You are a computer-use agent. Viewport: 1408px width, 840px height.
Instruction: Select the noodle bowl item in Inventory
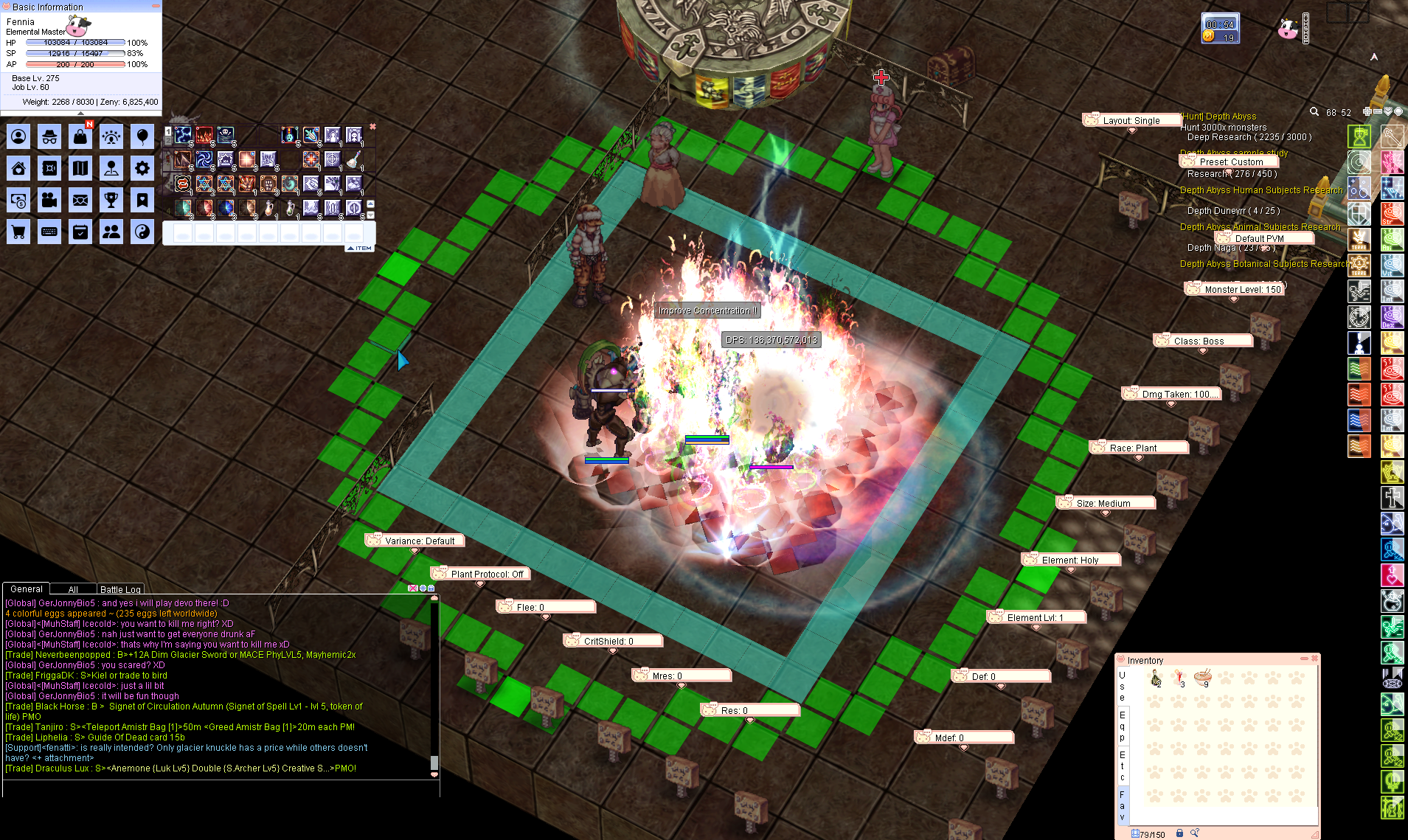[x=1203, y=676]
